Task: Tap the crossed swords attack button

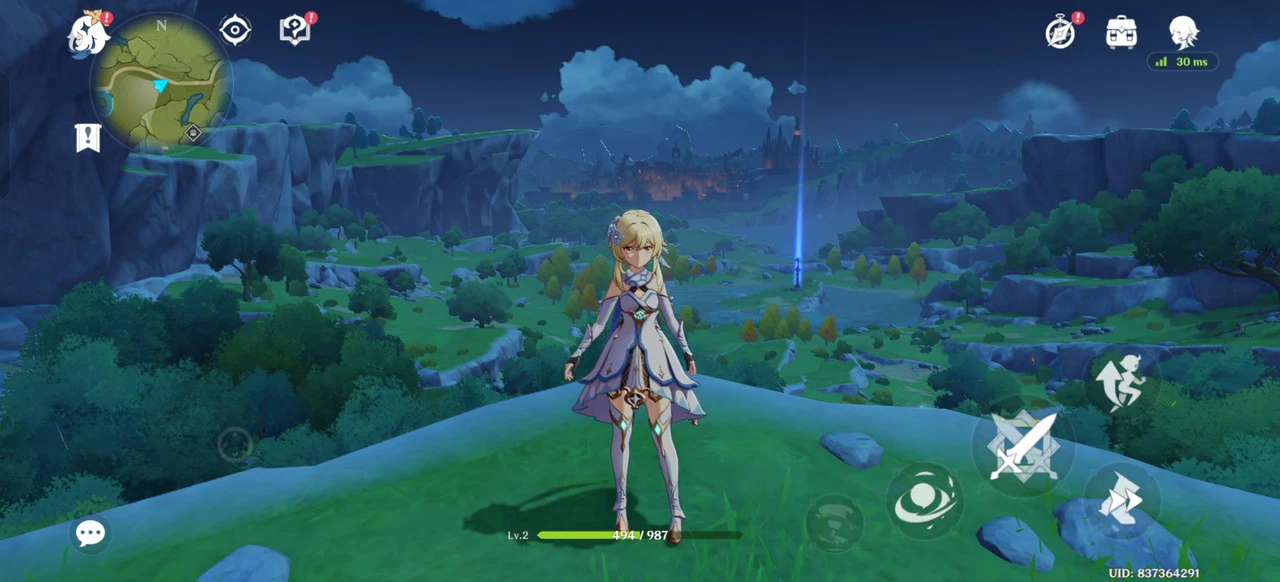Action: [x=1022, y=446]
